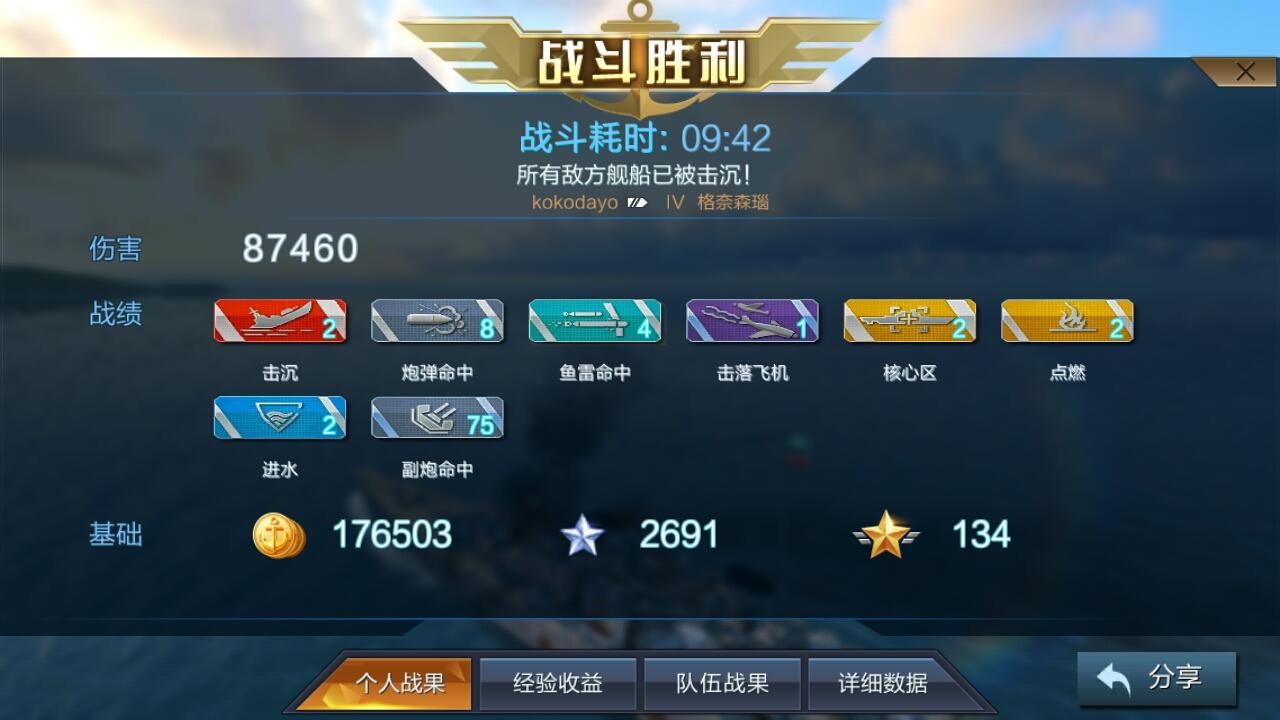Select the 击沉 (ships sunk) badge icon
The height and width of the screenshot is (720, 1280).
[x=281, y=320]
